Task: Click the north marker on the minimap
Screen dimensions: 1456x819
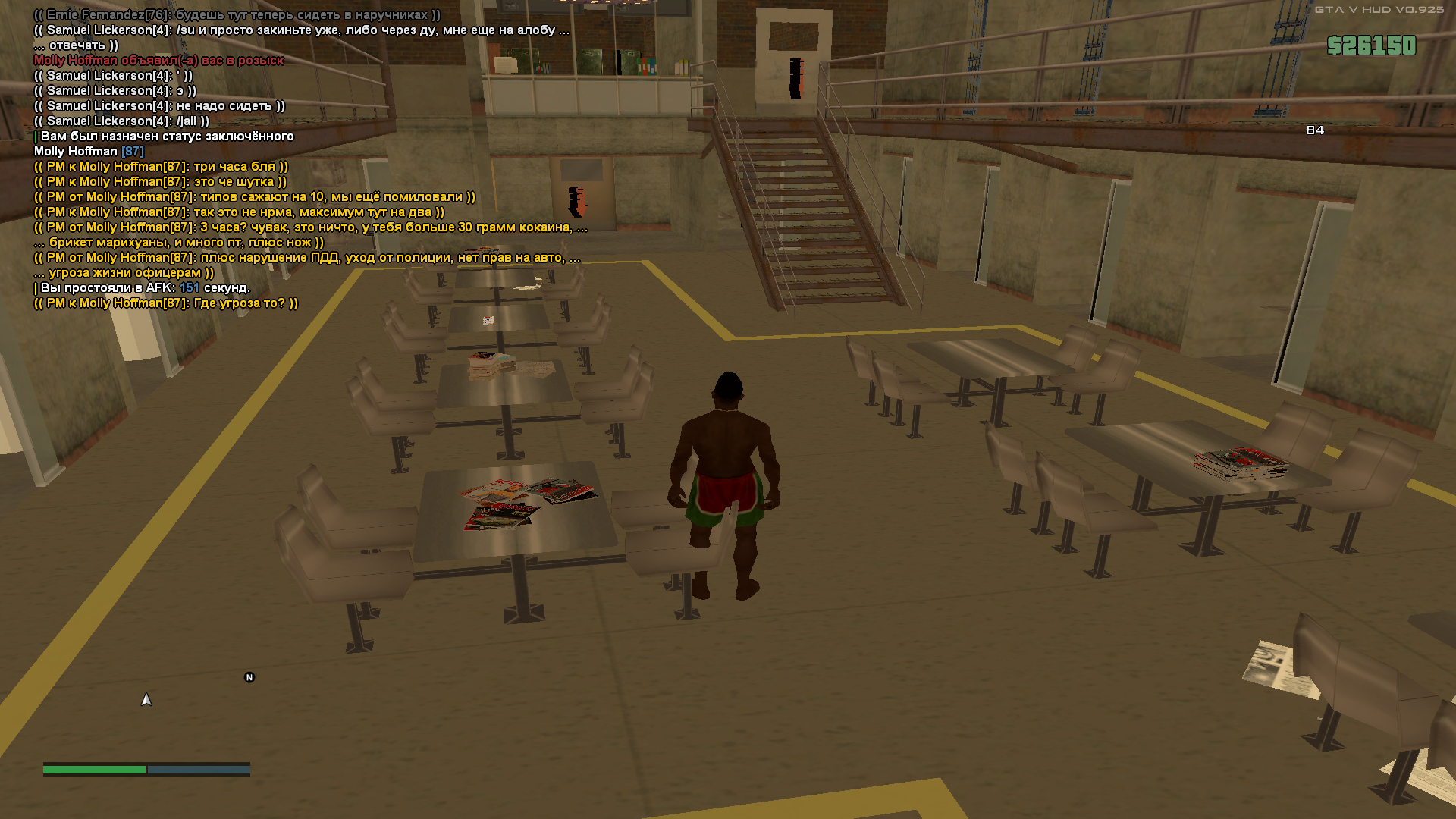Action: click(249, 677)
